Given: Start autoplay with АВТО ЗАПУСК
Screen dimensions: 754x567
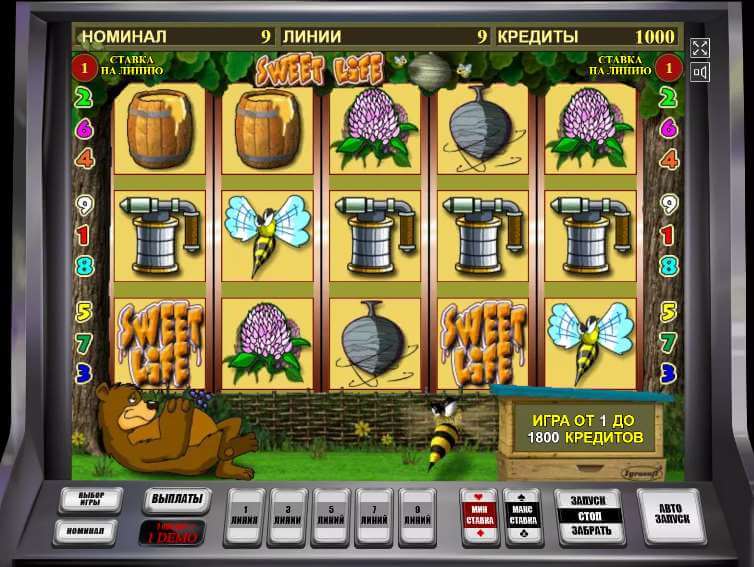Looking at the screenshot, I should point(670,513).
